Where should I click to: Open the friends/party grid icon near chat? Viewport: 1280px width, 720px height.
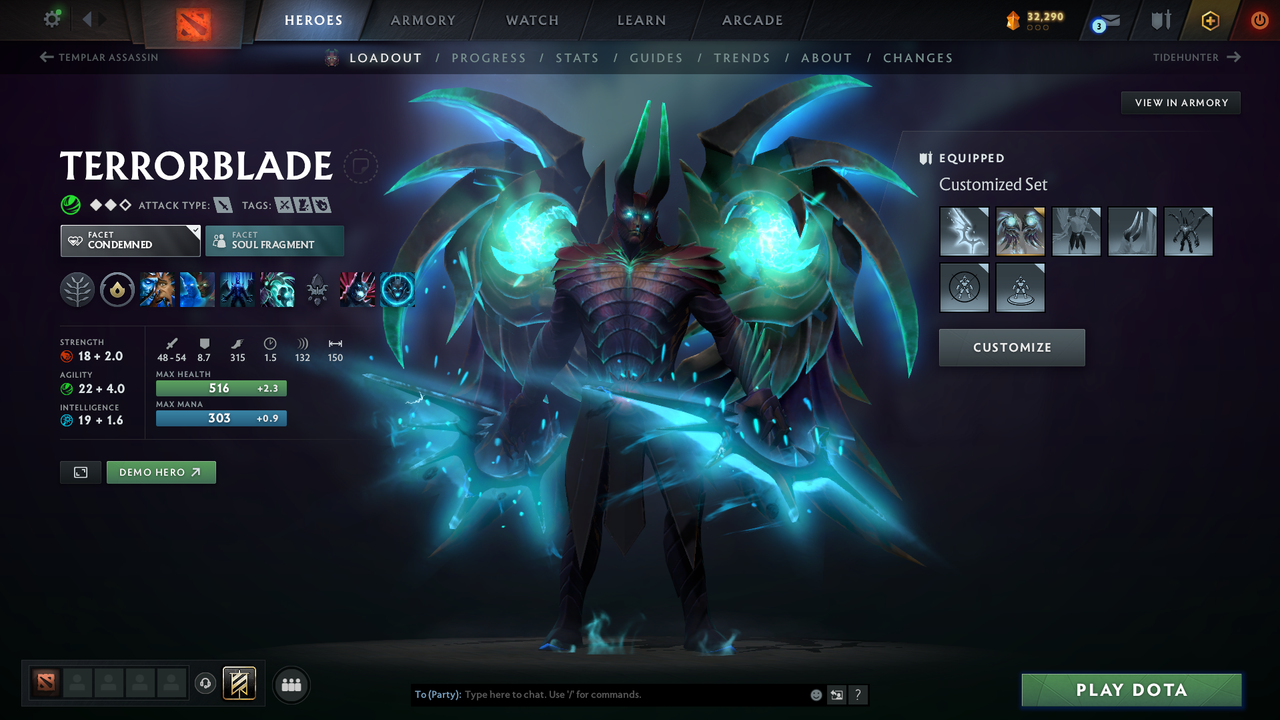coord(291,684)
